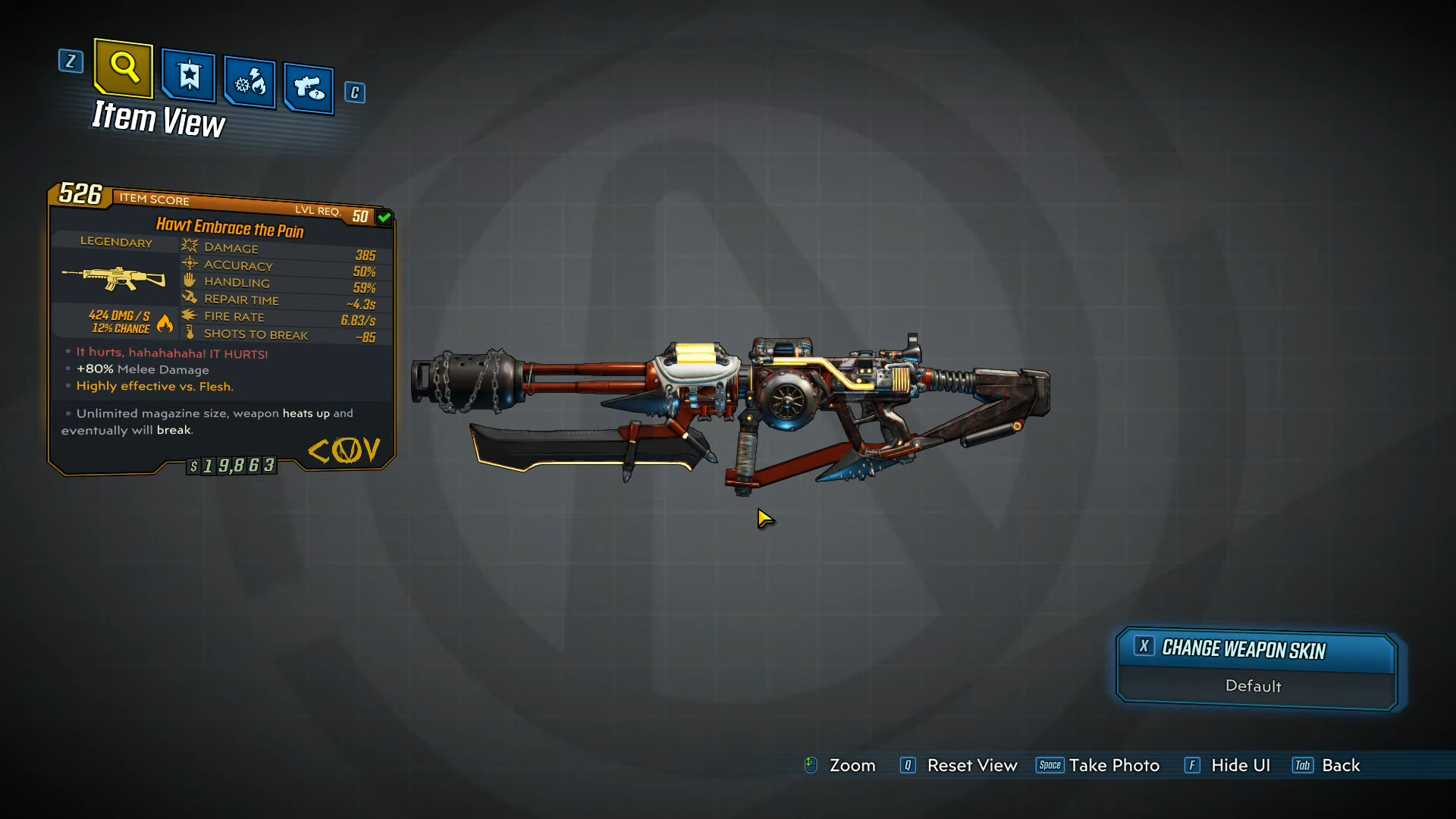Expand the Default skin selection

(x=1253, y=686)
